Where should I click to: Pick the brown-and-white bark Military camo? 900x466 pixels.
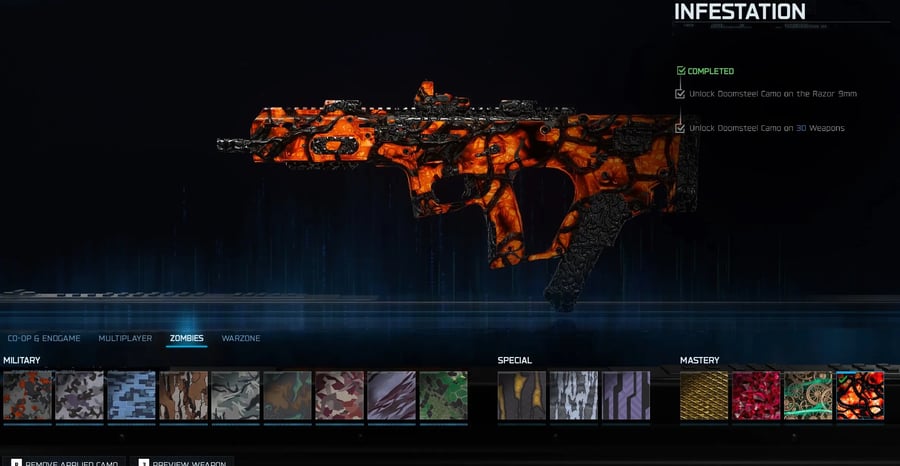(x=183, y=395)
